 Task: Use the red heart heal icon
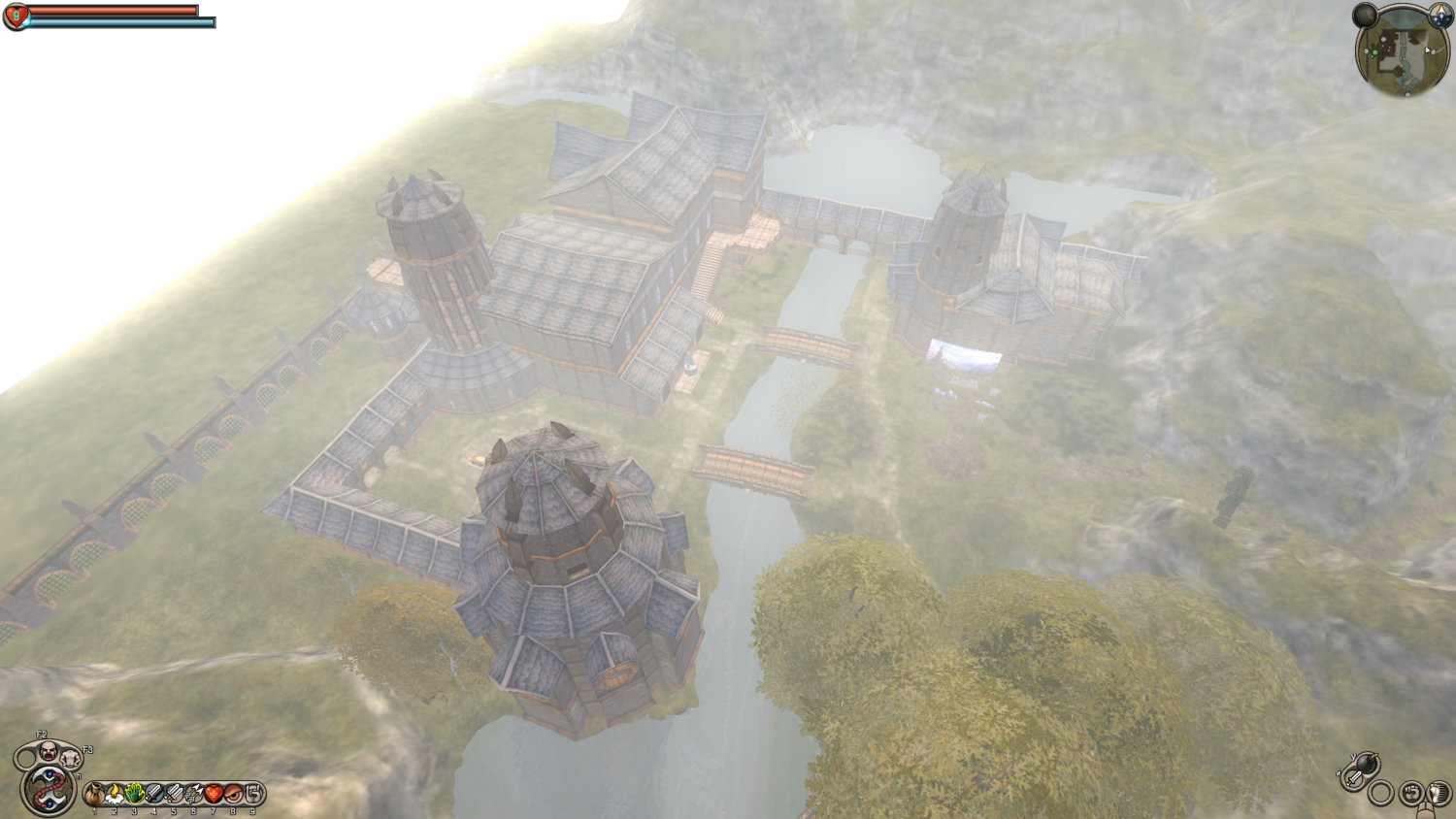[214, 795]
